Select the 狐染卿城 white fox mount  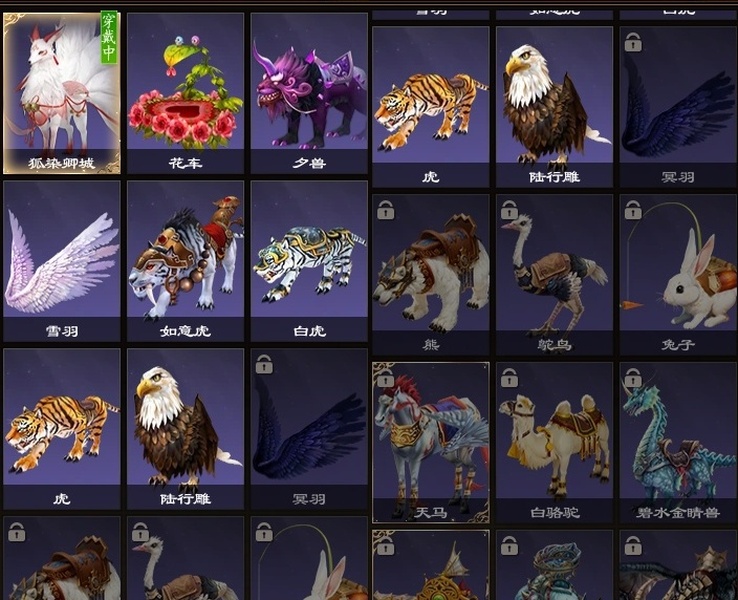(62, 90)
